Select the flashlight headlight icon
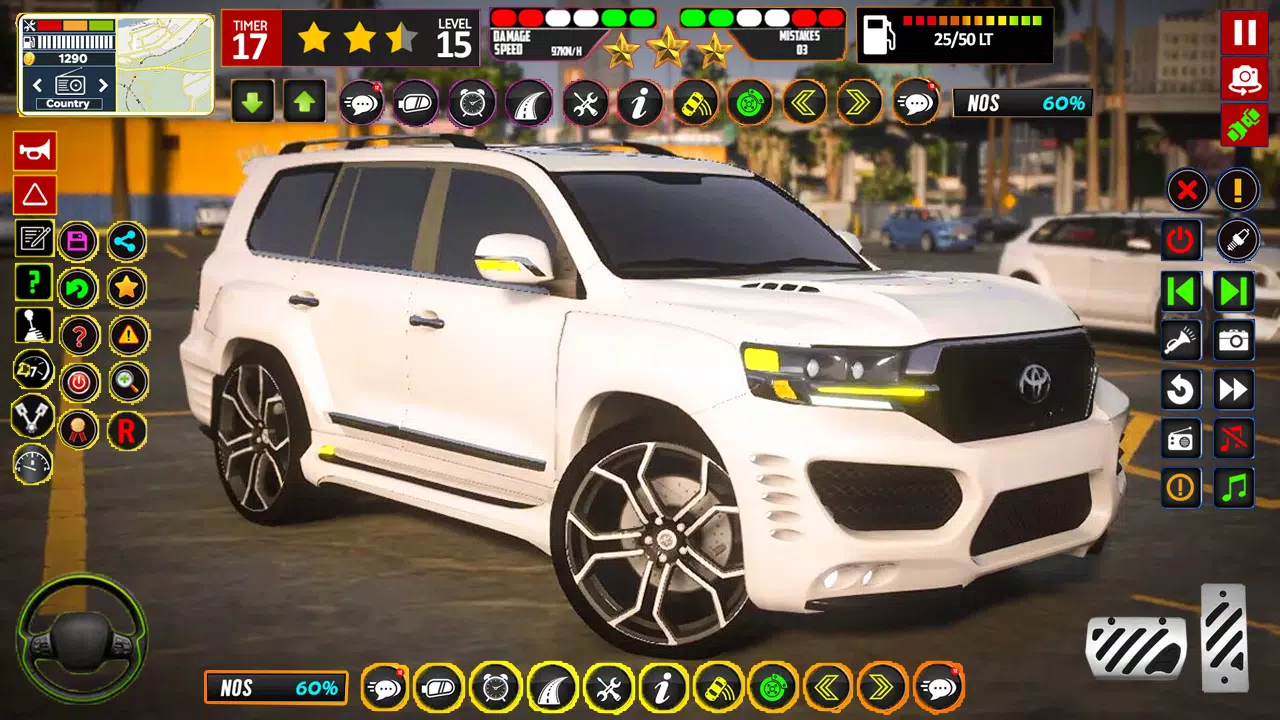 tap(1180, 340)
